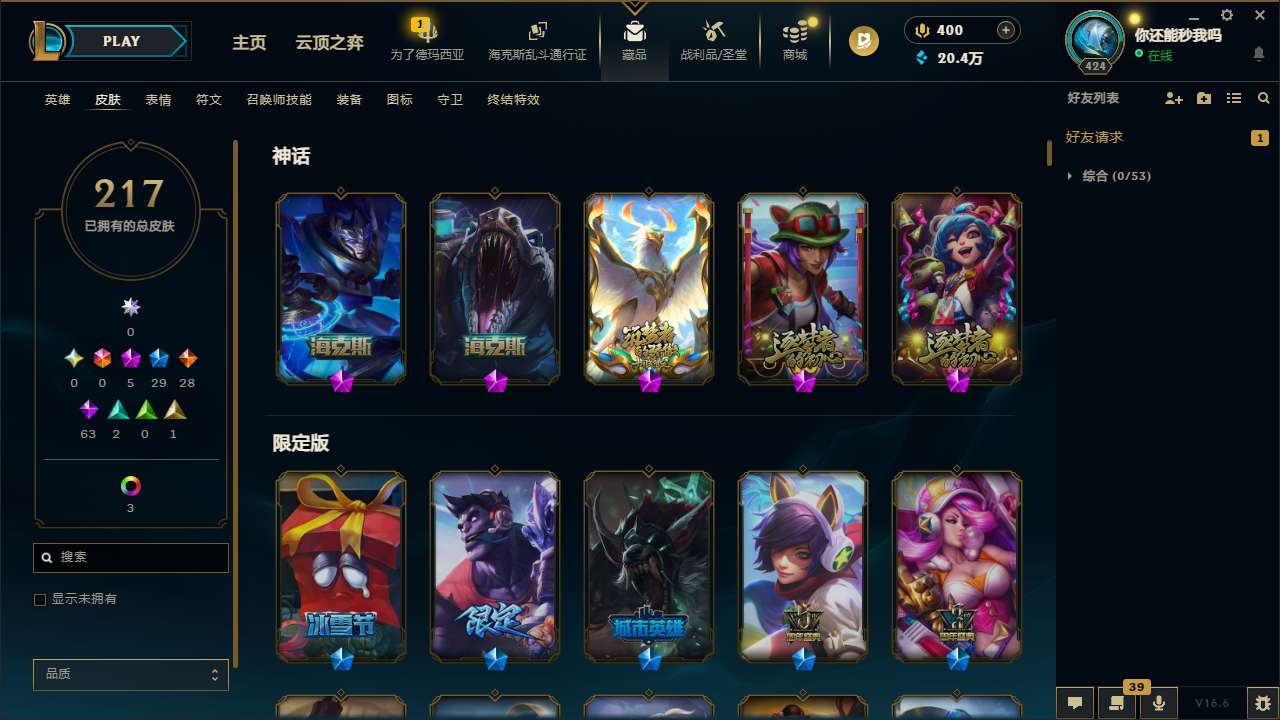Click the + to purchase more RP
The image size is (1280, 720).
click(x=1007, y=30)
